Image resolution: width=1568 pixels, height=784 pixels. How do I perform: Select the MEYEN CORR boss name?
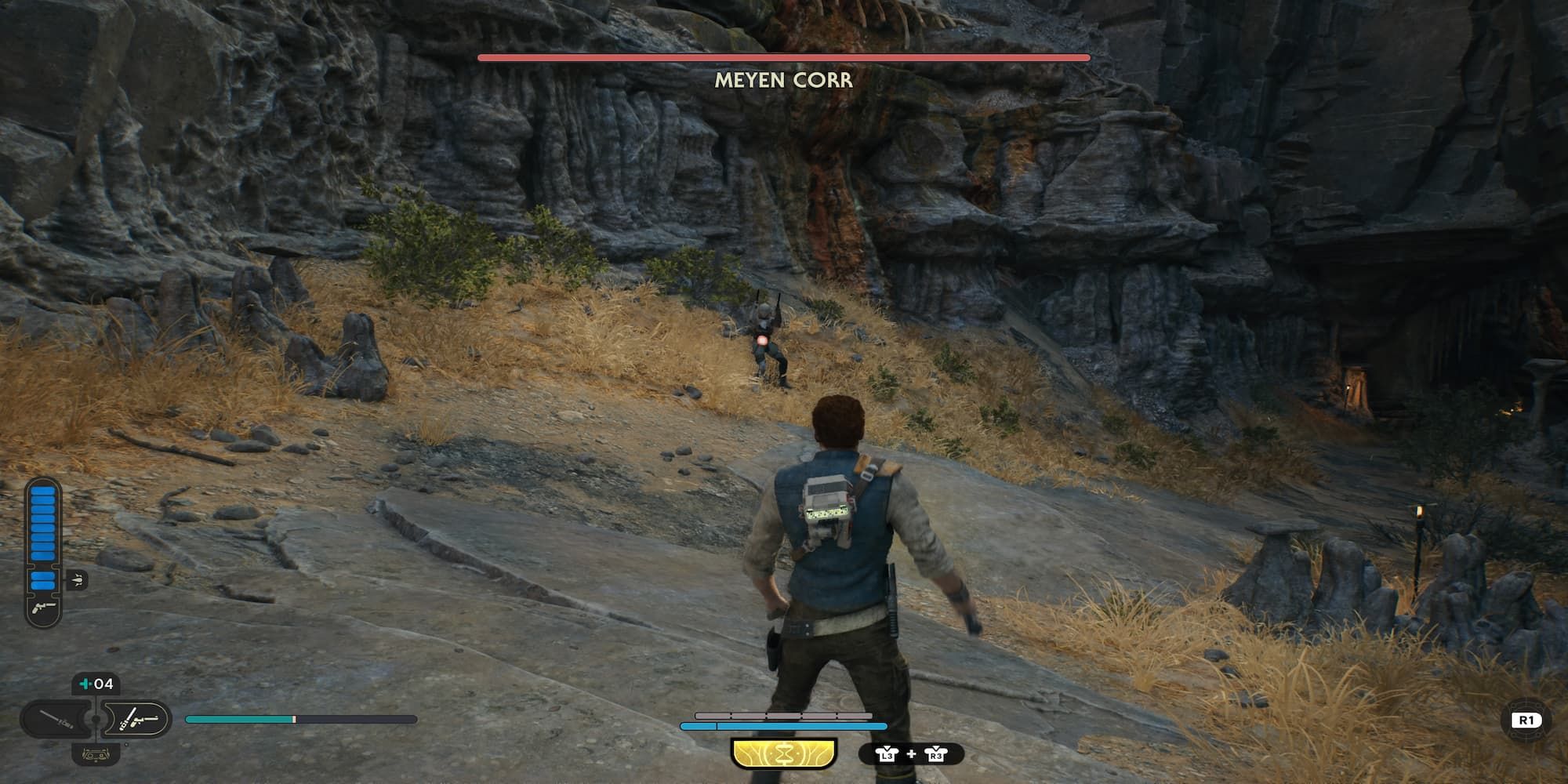[783, 81]
